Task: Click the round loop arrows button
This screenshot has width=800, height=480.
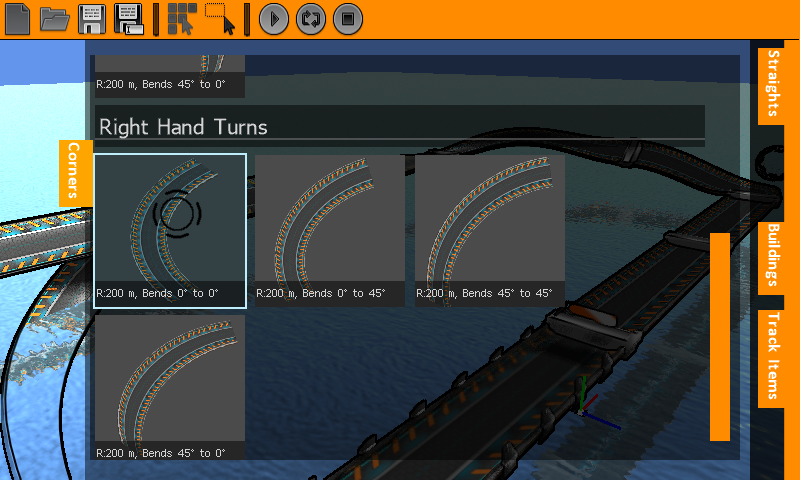Action: 310,19
